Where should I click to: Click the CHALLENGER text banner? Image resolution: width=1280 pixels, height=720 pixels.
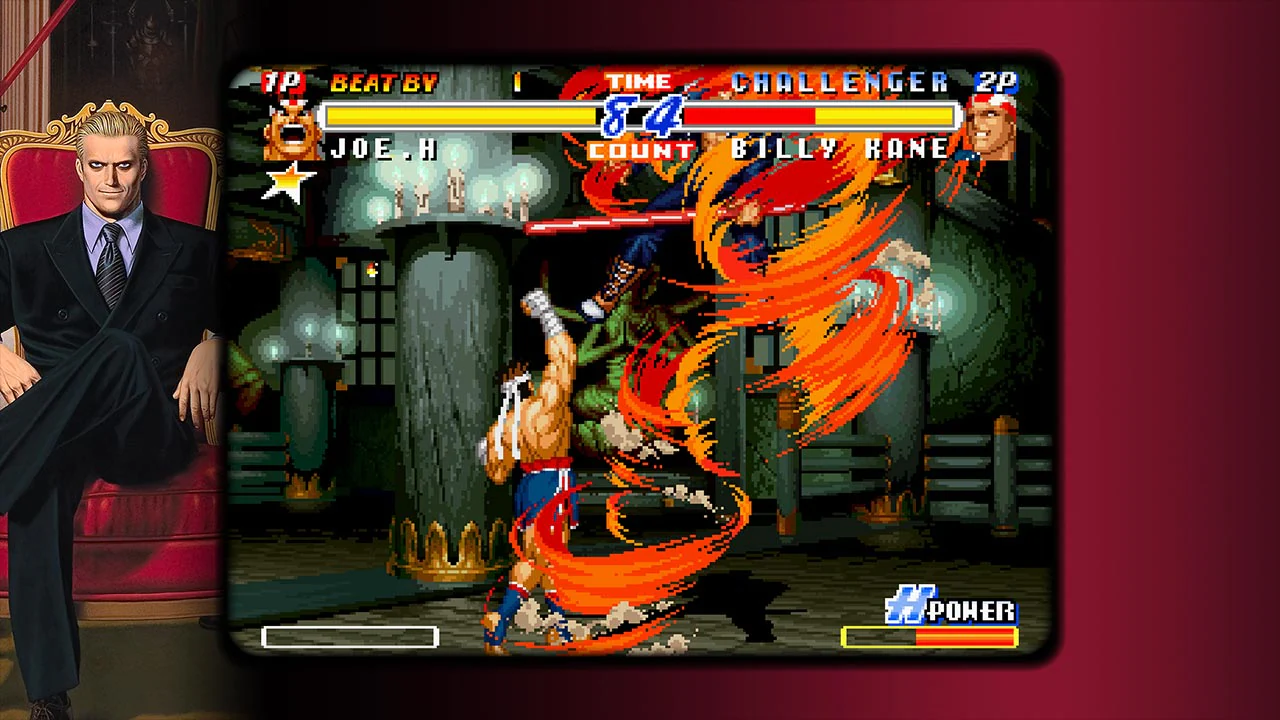[x=838, y=82]
